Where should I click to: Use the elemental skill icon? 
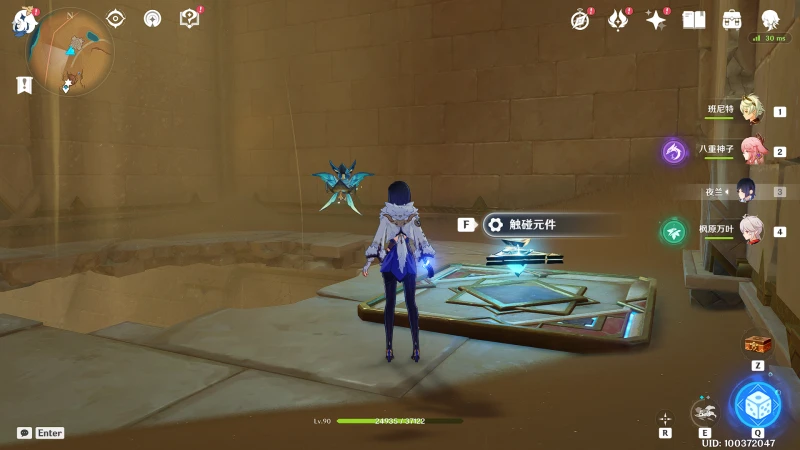(706, 410)
